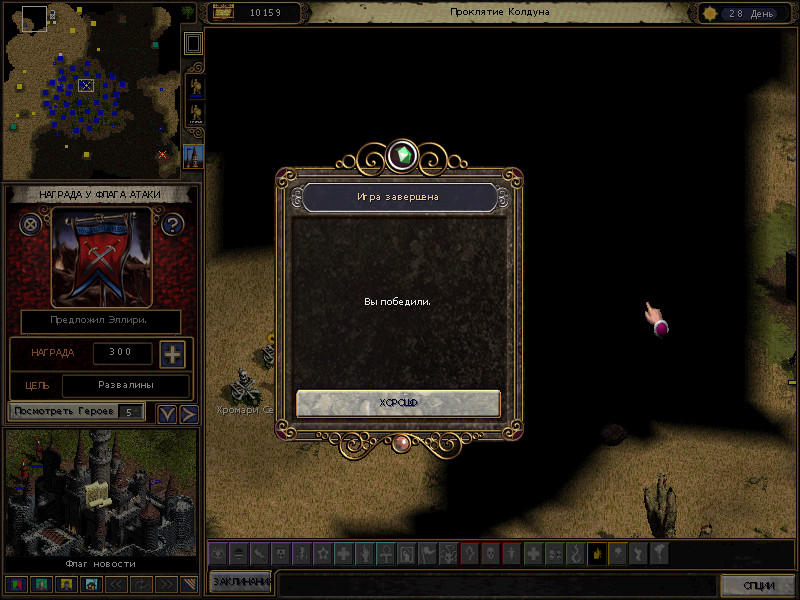Open the Опции menu
Screen dimensions: 800x600
(x=759, y=584)
